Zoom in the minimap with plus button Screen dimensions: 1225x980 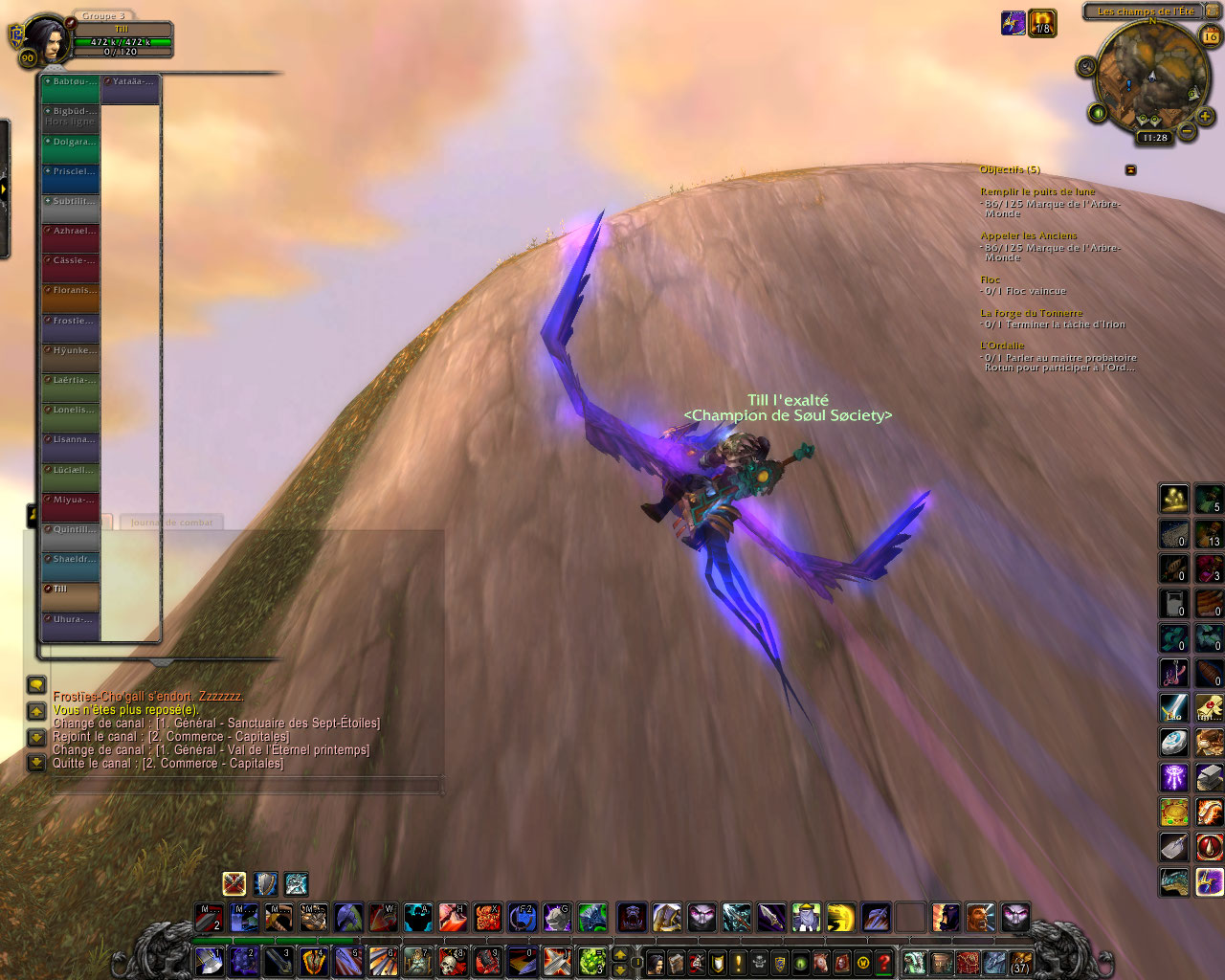pyautogui.click(x=1206, y=115)
